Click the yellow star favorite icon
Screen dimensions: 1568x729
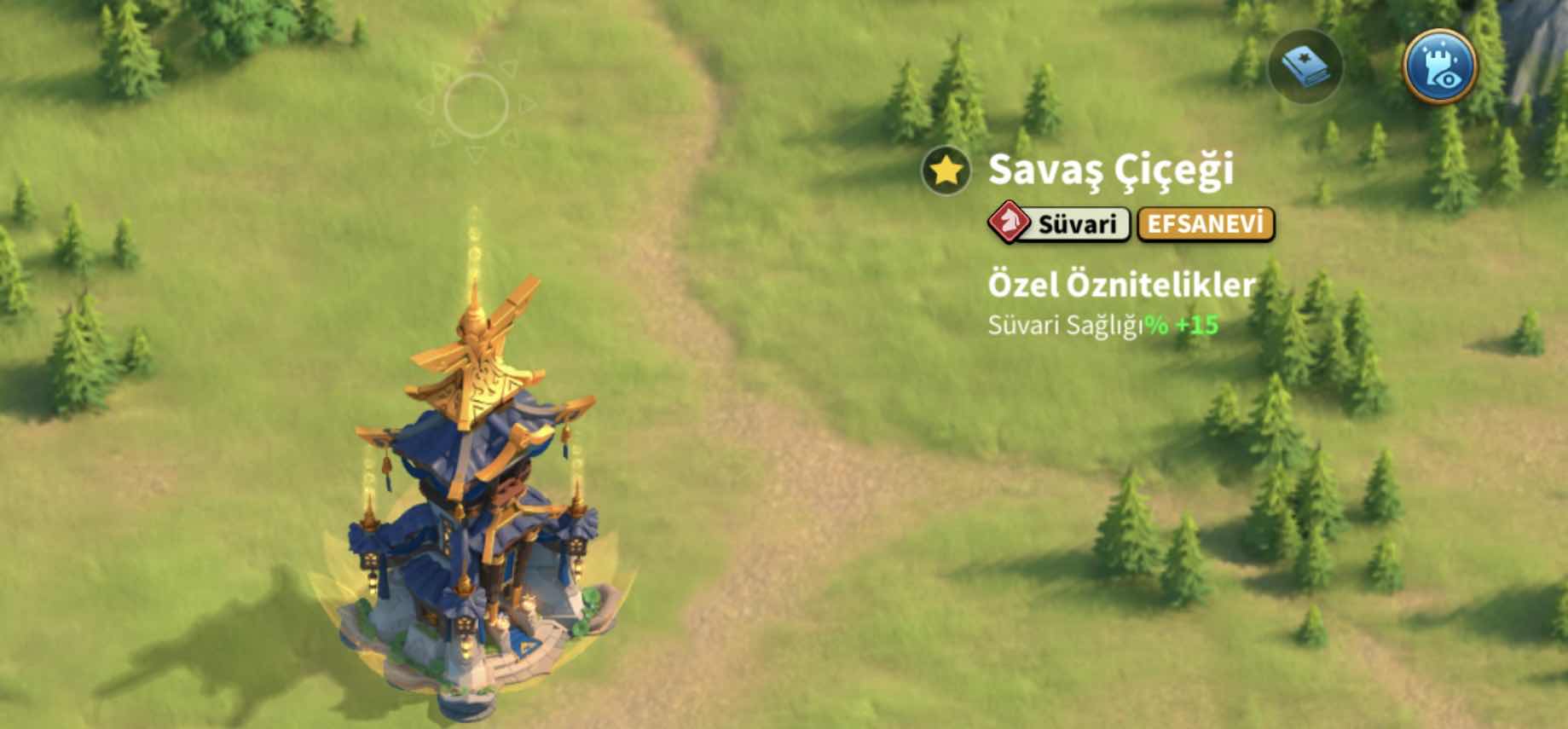(x=946, y=171)
